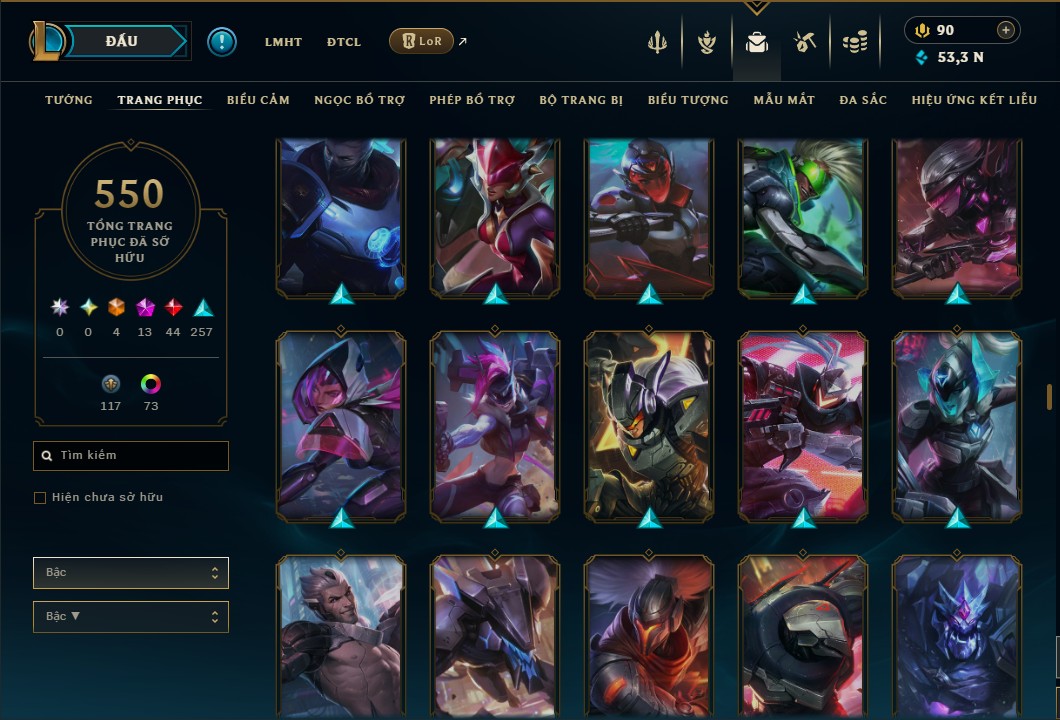The height and width of the screenshot is (720, 1060).
Task: Open the collection backpack icon
Action: coord(757,43)
